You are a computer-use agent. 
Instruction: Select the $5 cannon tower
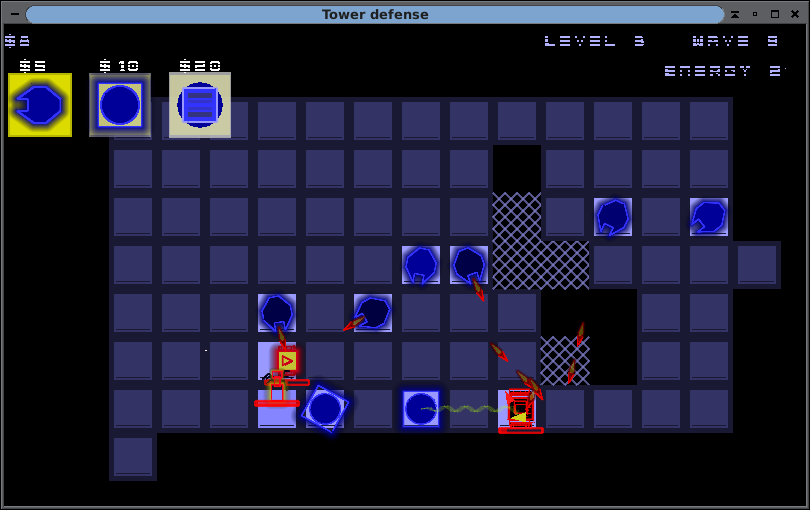point(40,105)
